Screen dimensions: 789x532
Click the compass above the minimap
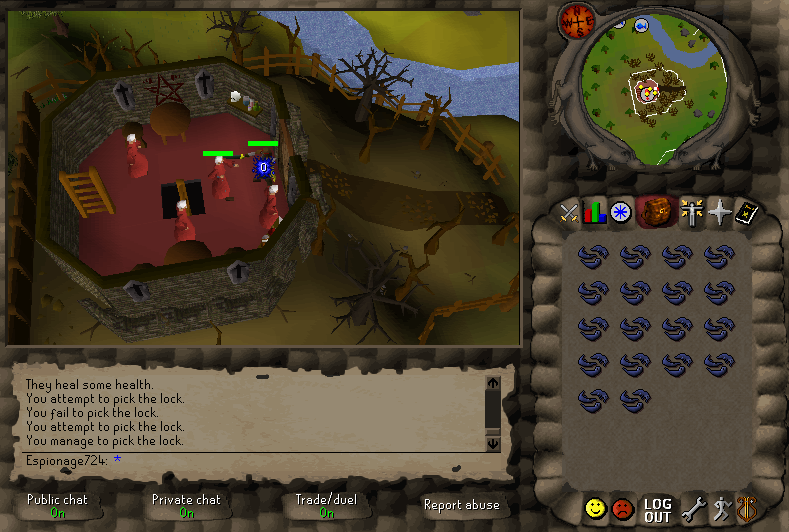click(x=577, y=17)
